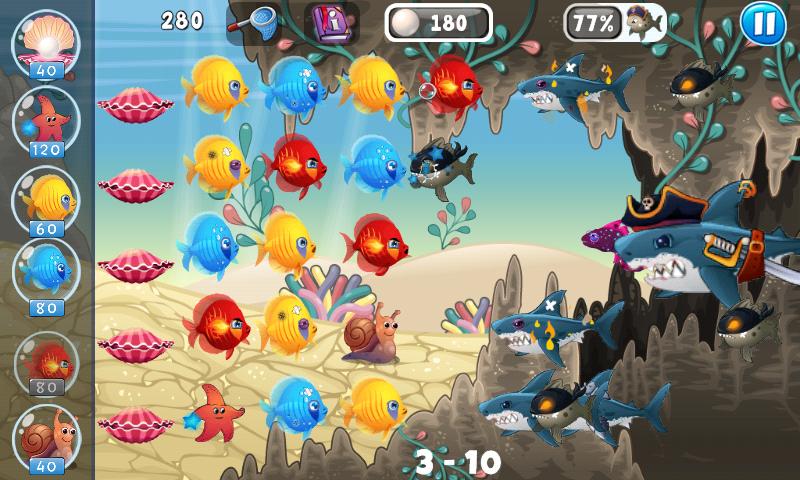Choose the red fish unit costing 80
800x480 pixels.
46,358
